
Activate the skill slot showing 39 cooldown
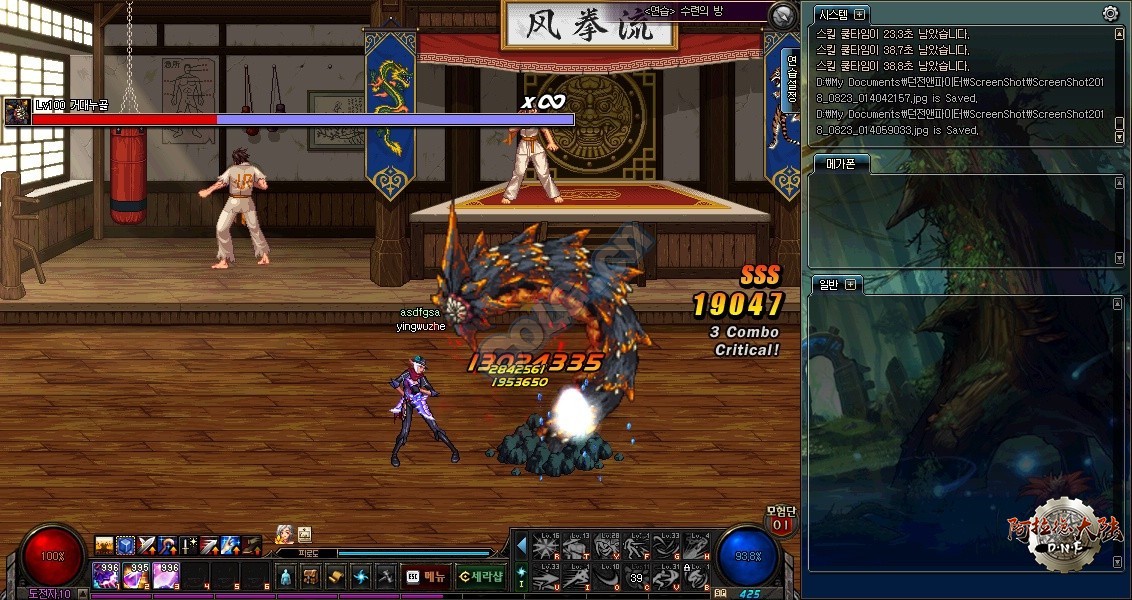[636, 577]
